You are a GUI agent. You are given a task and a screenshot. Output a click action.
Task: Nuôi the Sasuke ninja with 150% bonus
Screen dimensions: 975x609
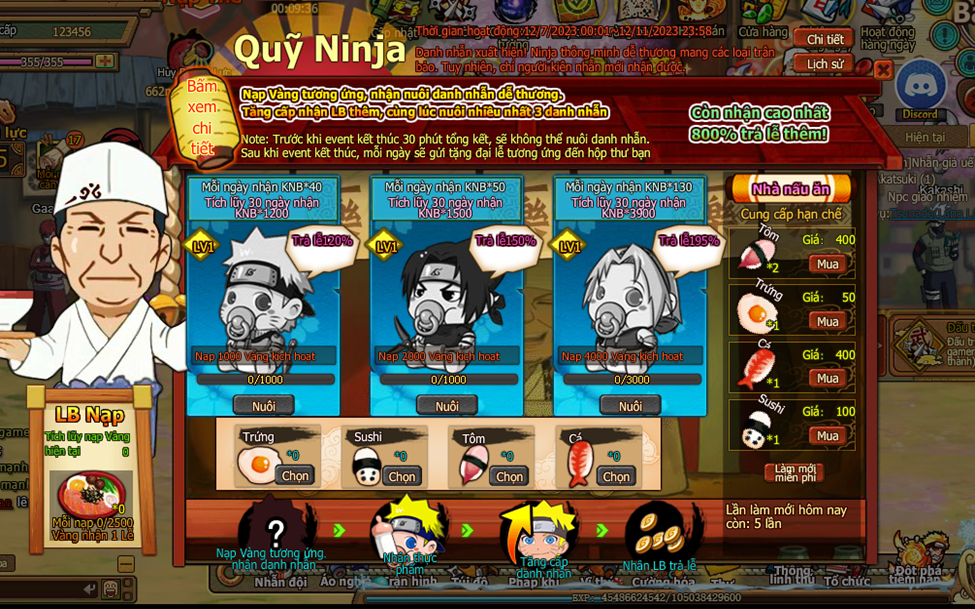pos(447,406)
